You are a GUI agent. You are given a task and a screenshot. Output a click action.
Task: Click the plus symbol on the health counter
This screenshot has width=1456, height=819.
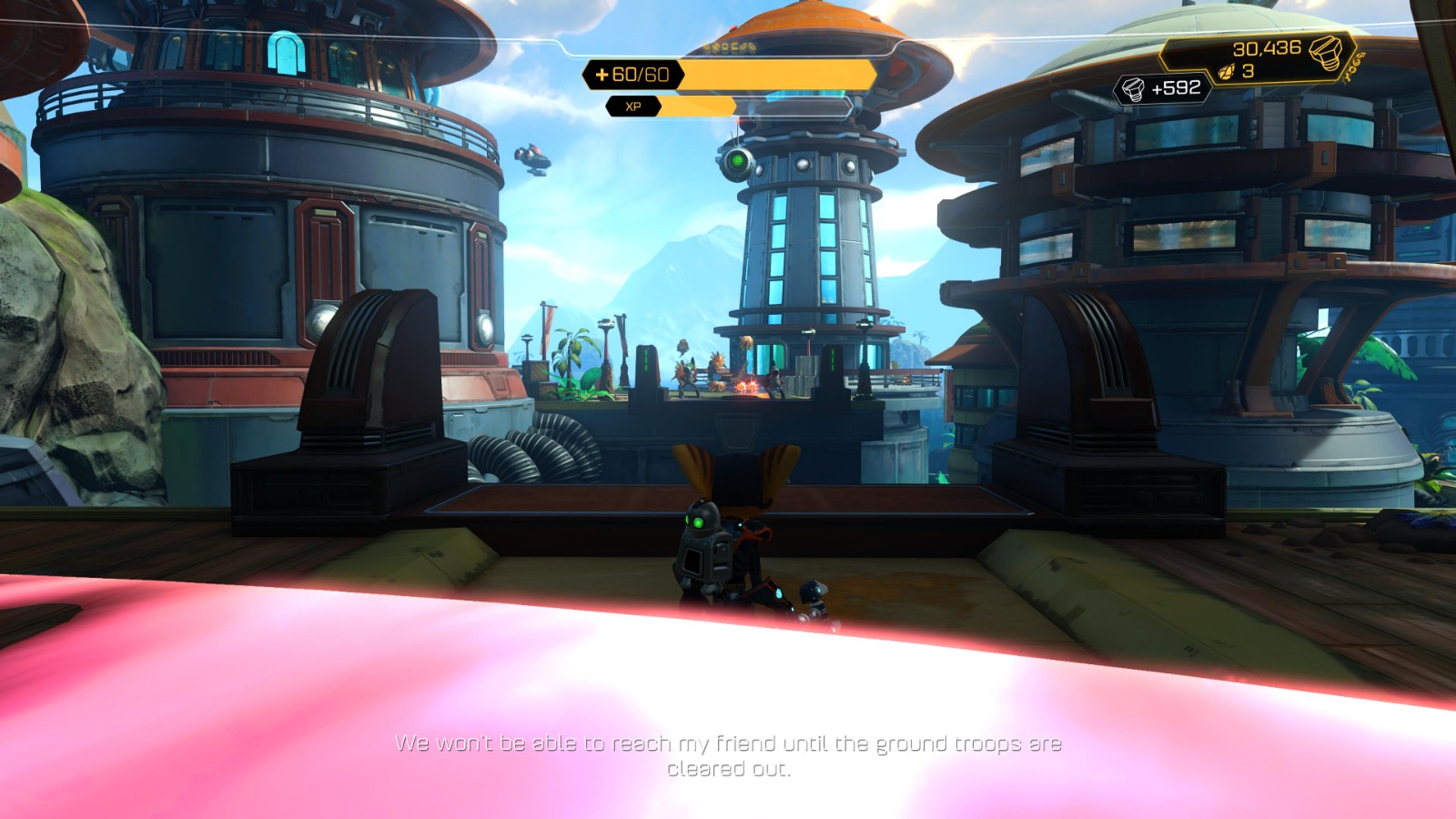point(602,76)
